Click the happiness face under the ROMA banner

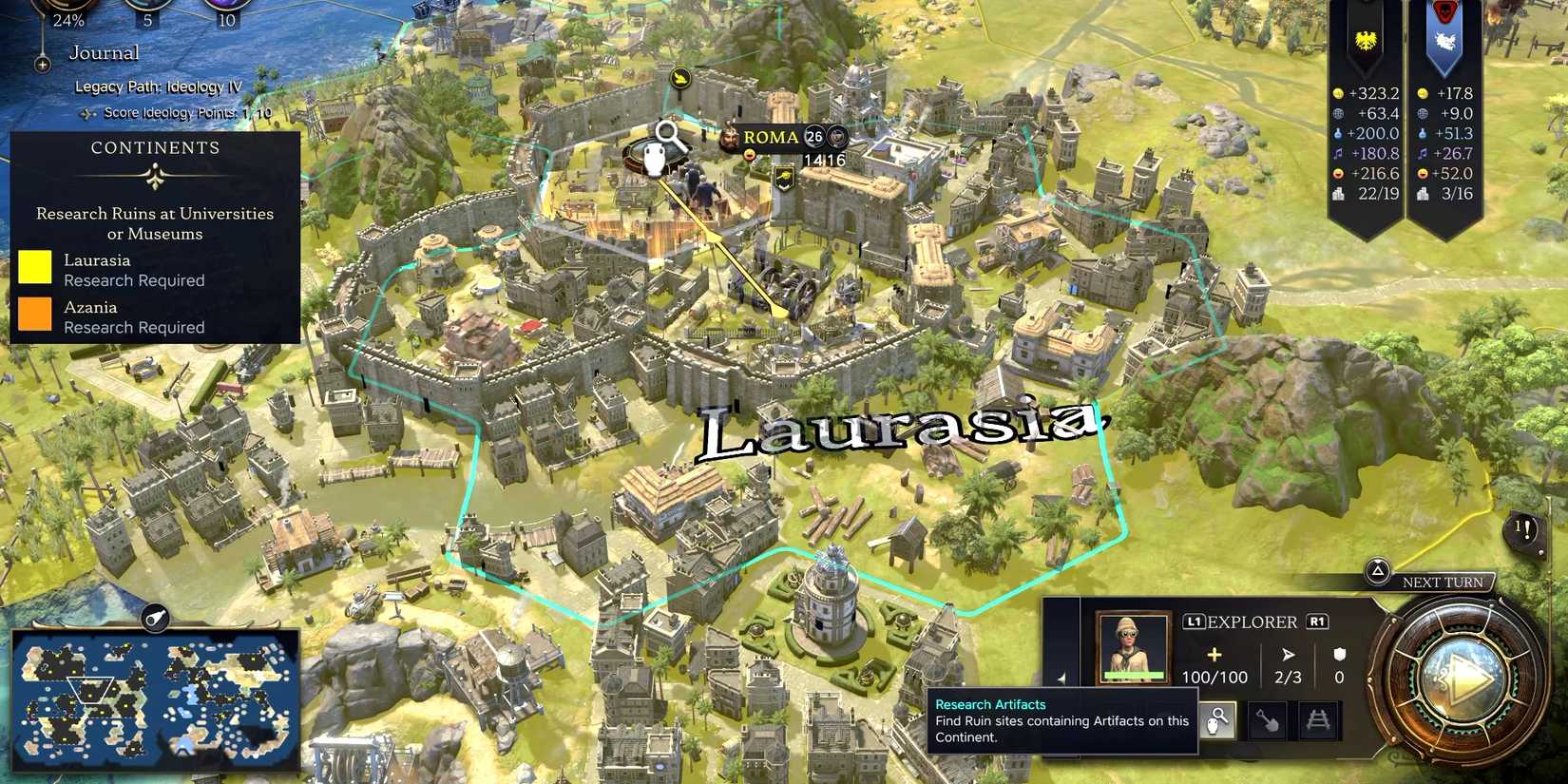750,154
